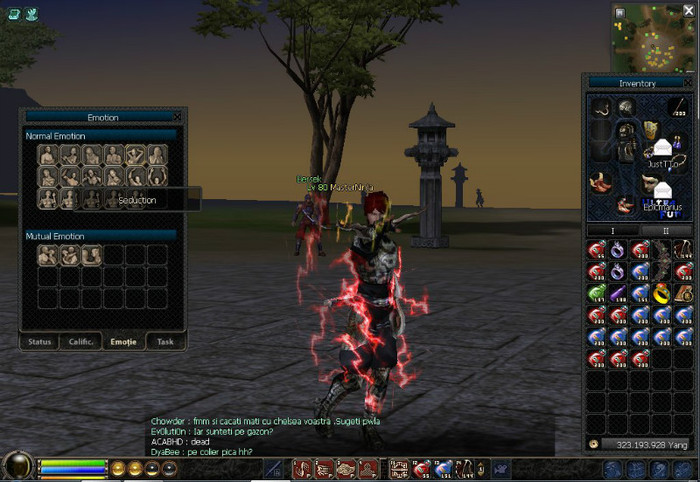Image resolution: width=700 pixels, height=482 pixels.
Task: Select inventory page I
Action: point(613,230)
